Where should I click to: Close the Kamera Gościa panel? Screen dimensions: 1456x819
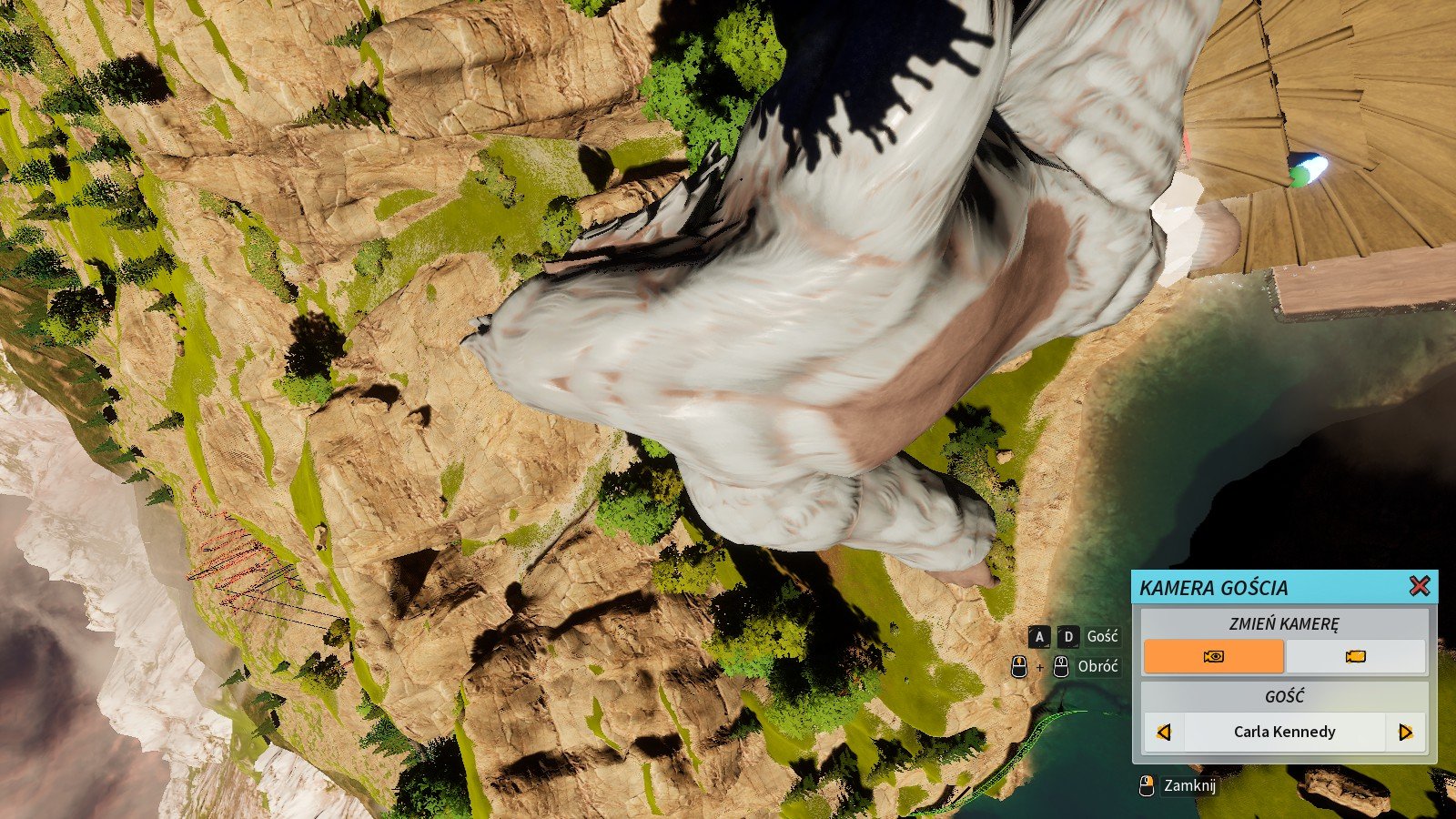click(1419, 587)
